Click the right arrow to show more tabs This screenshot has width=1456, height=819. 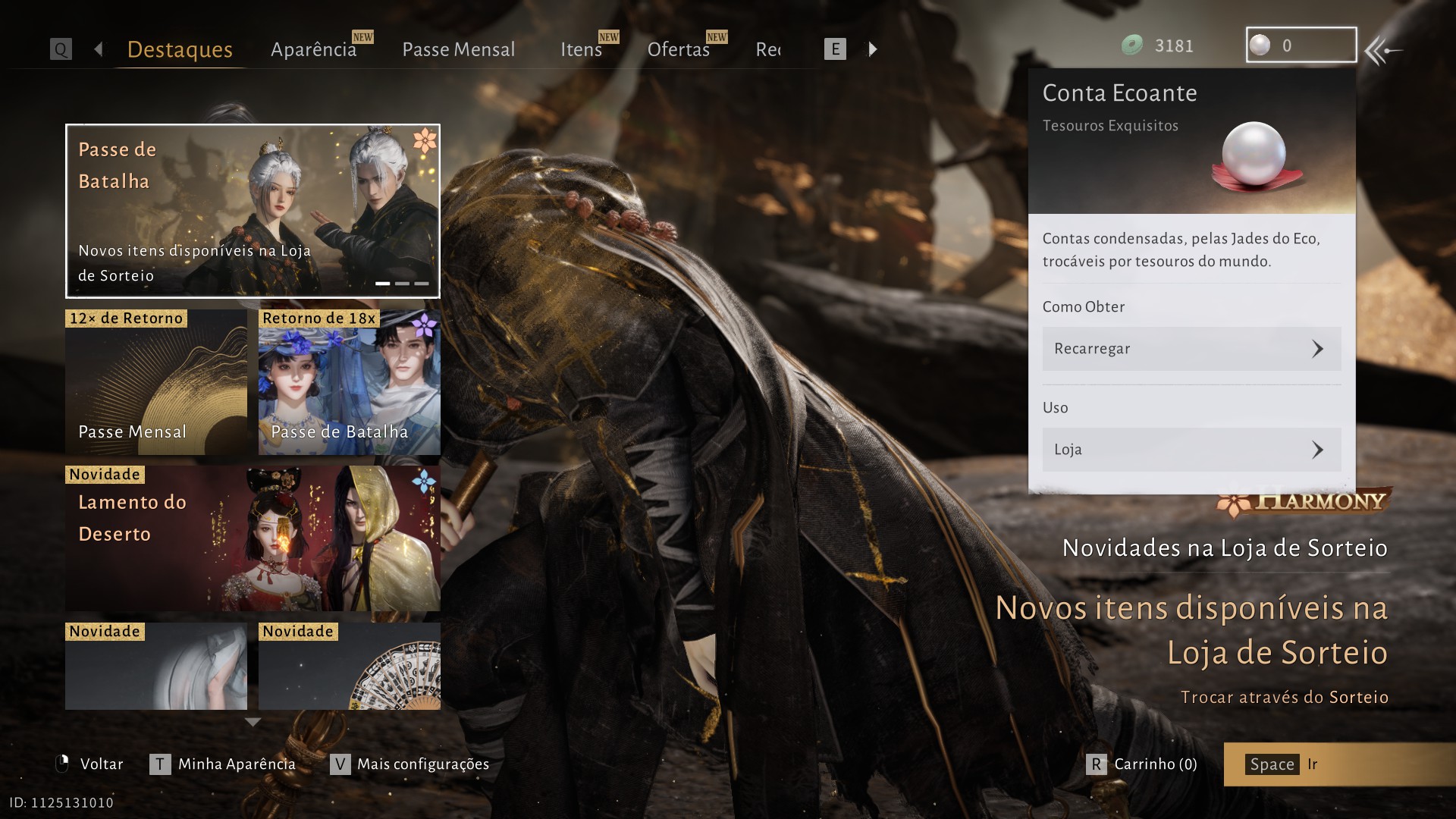click(x=873, y=49)
